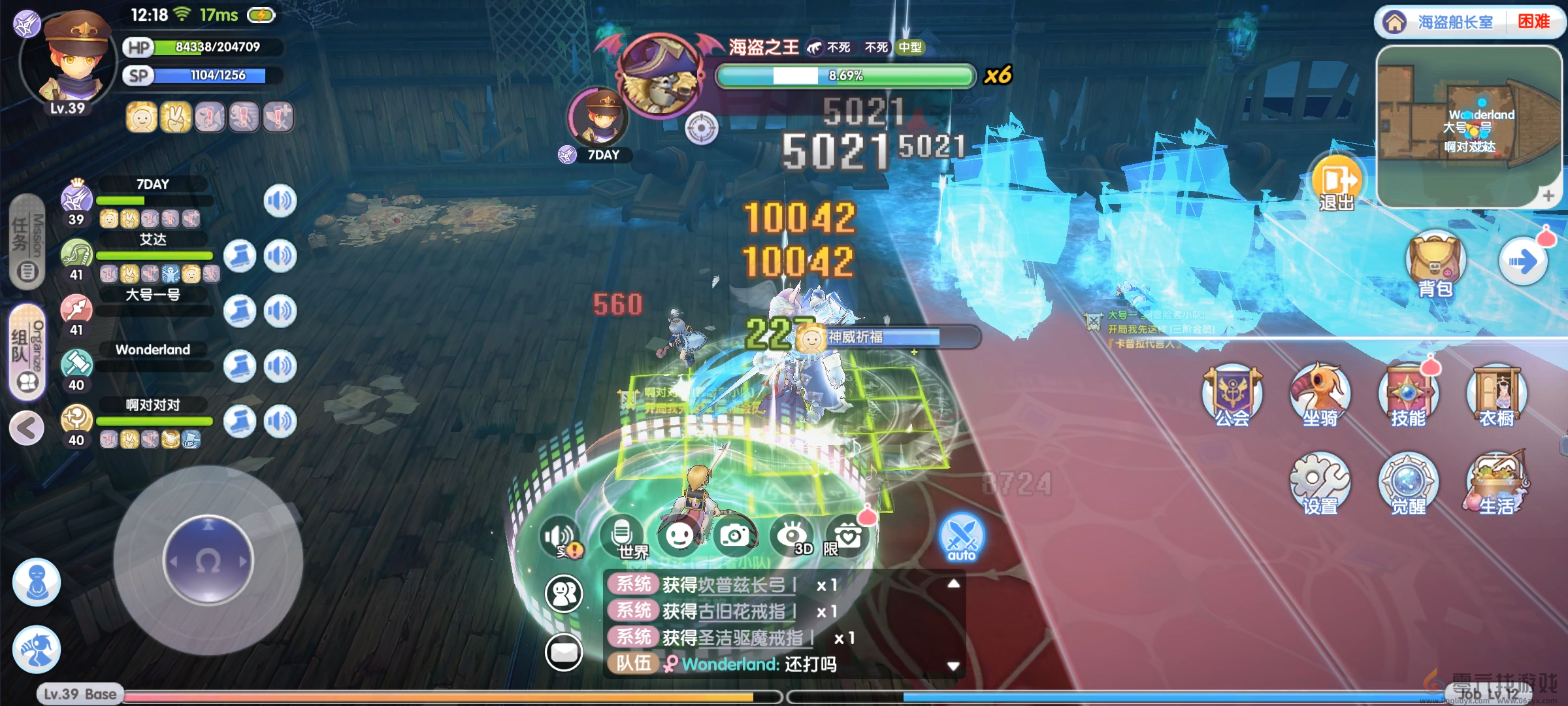Open the 公会 guild menu
The image size is (1568, 706).
1232,395
